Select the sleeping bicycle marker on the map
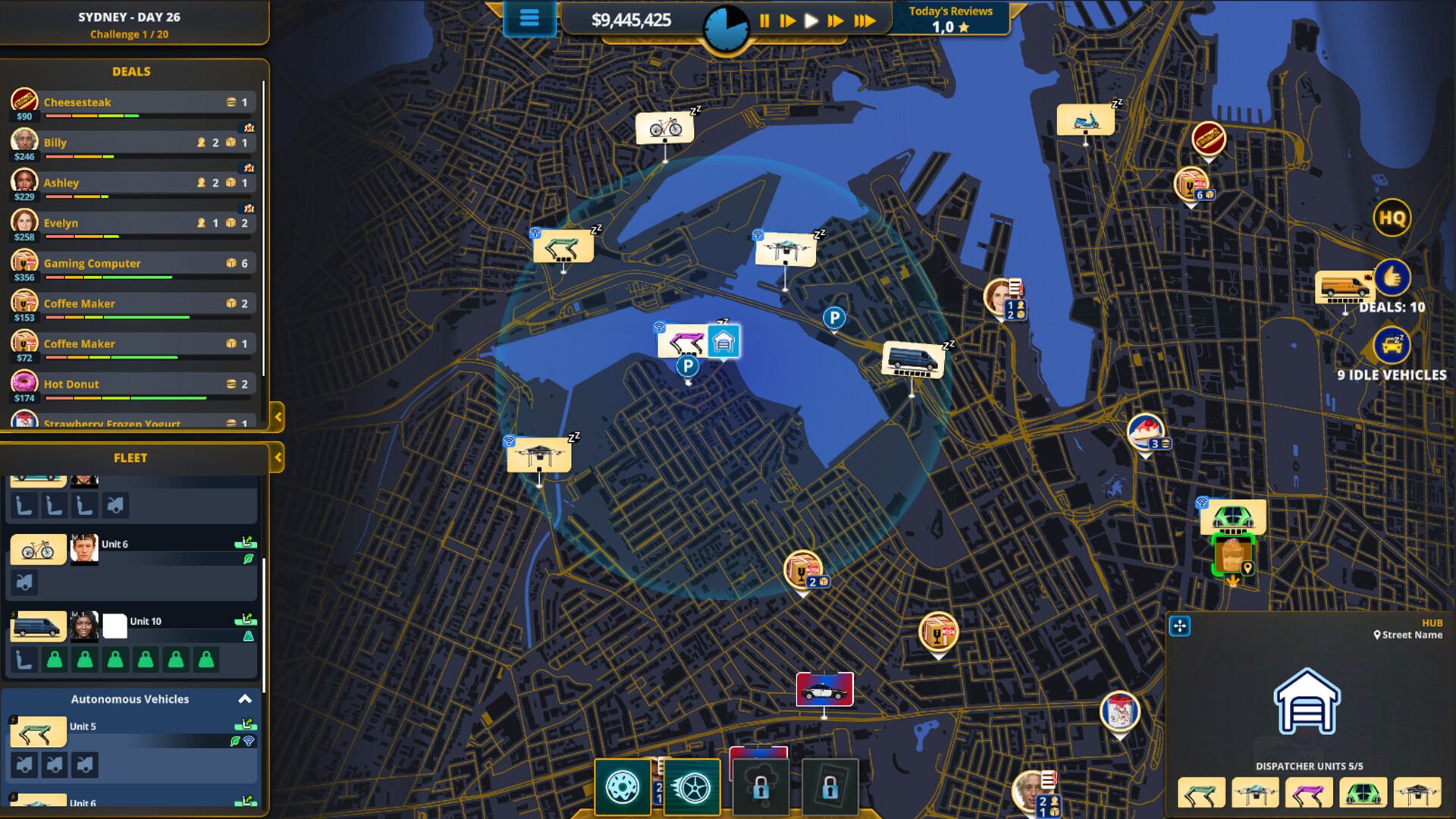 (x=666, y=128)
